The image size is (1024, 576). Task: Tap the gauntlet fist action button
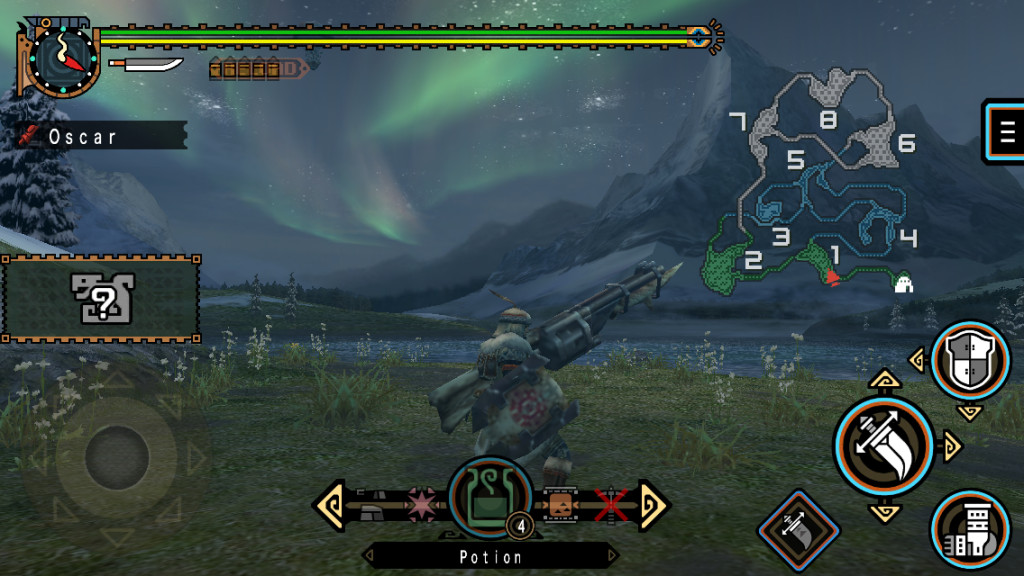[x=969, y=530]
